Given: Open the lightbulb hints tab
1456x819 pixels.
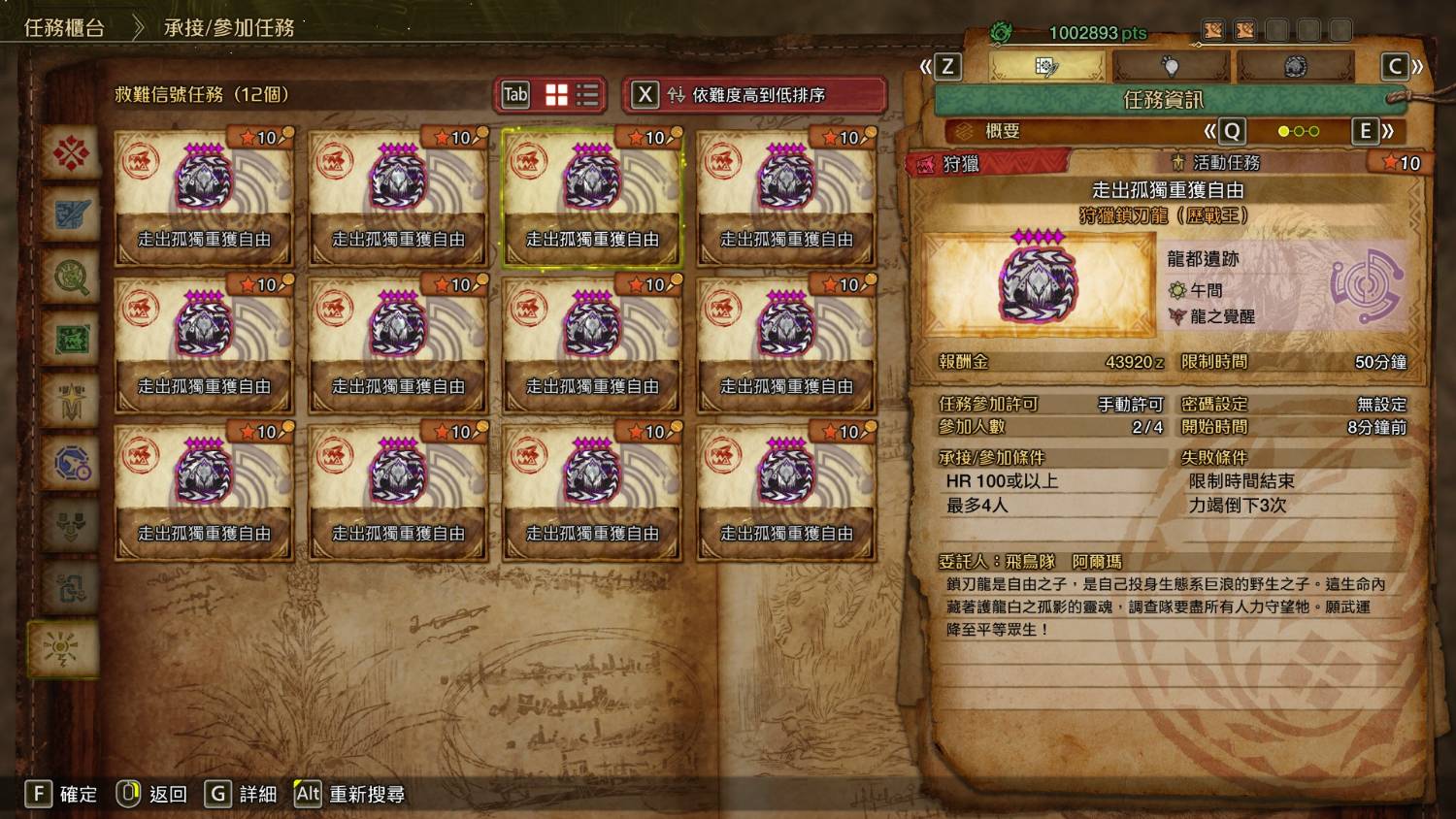Looking at the screenshot, I should [x=1171, y=66].
